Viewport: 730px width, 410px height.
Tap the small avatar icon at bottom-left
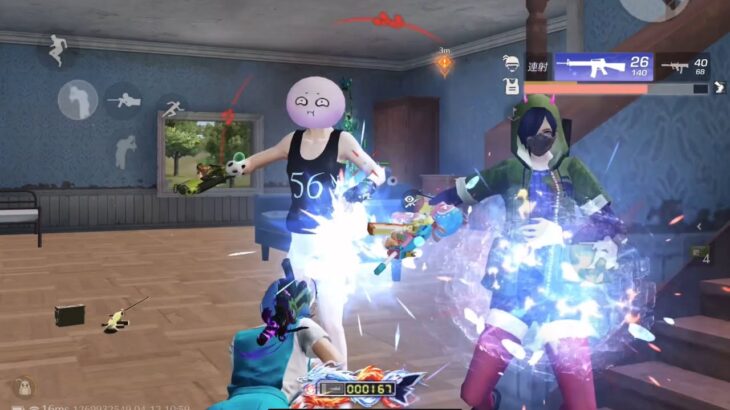(26, 388)
